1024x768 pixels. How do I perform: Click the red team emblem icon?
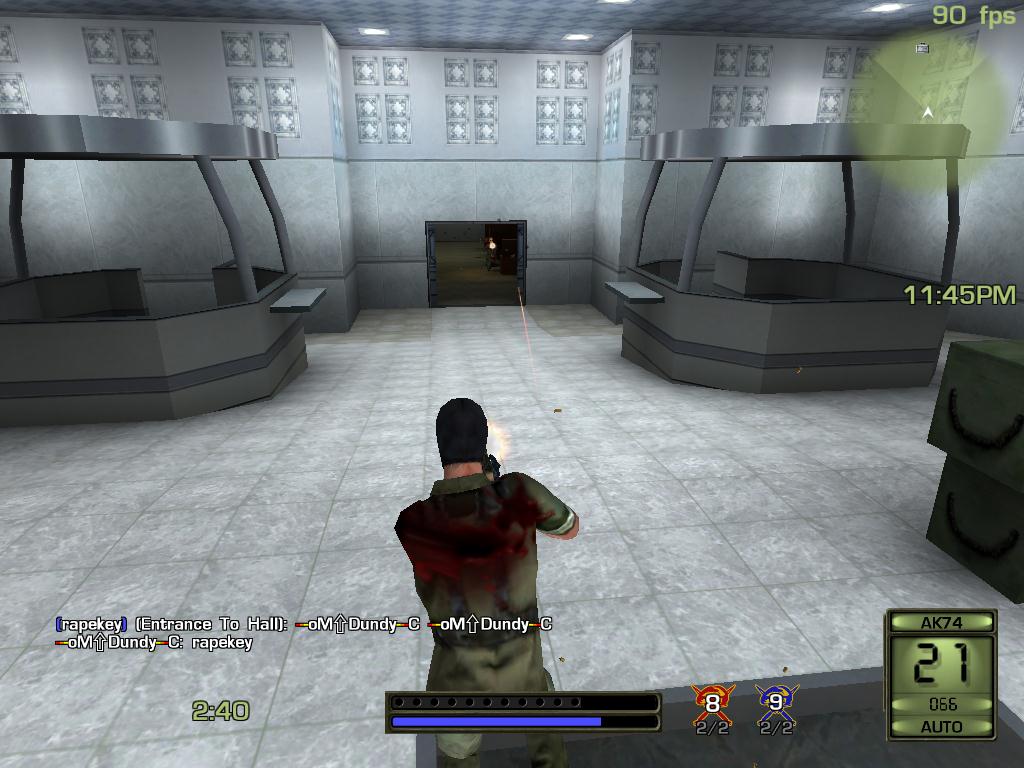click(712, 703)
